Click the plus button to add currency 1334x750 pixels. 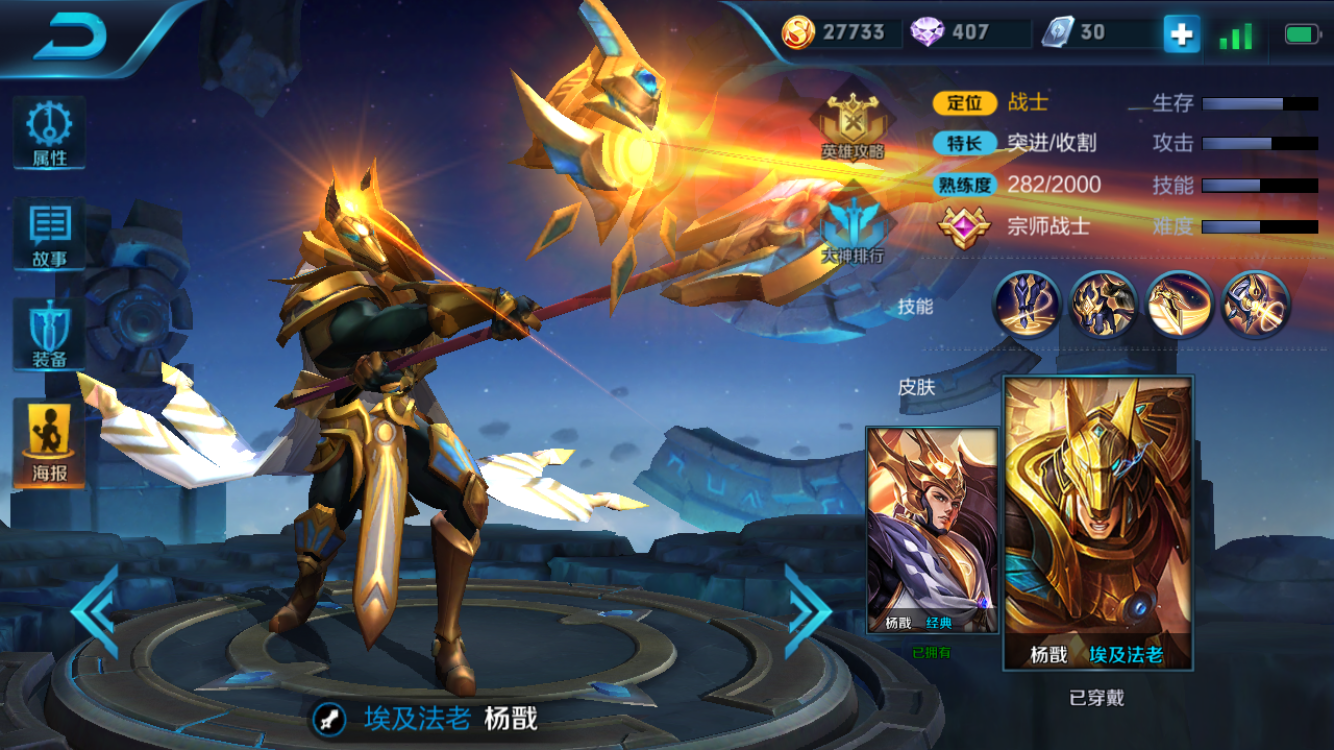pyautogui.click(x=1181, y=34)
